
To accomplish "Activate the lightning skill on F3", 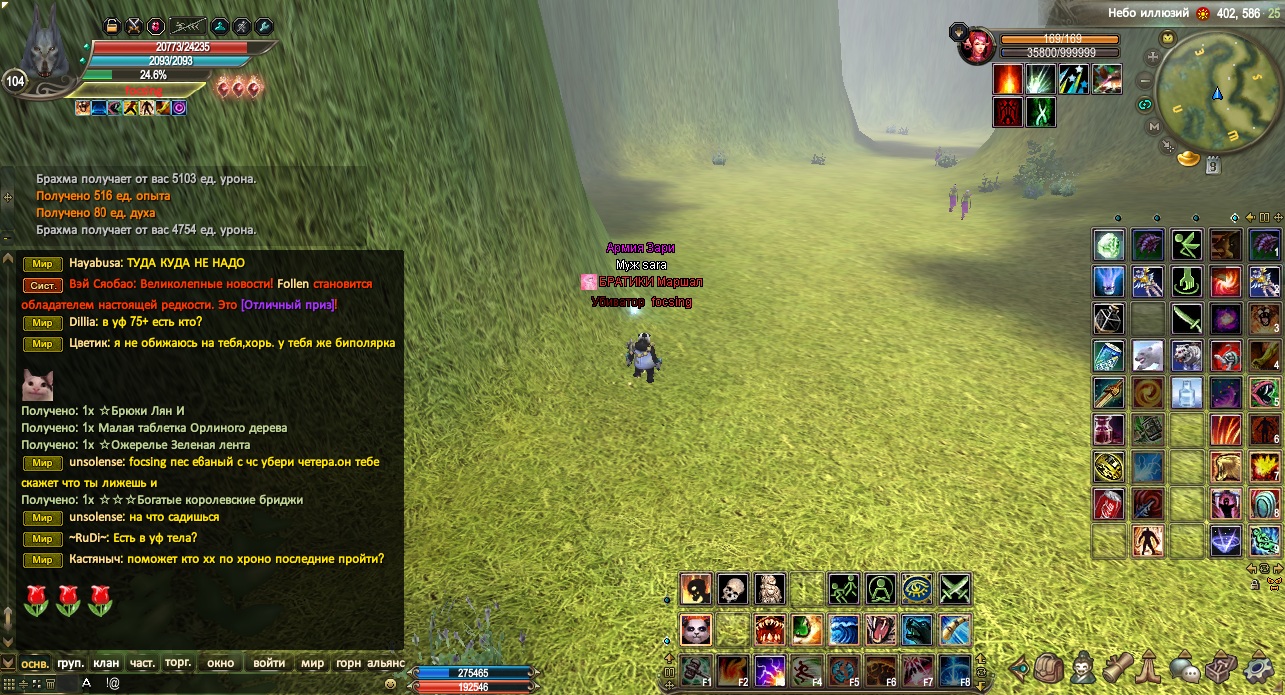I will click(770, 669).
